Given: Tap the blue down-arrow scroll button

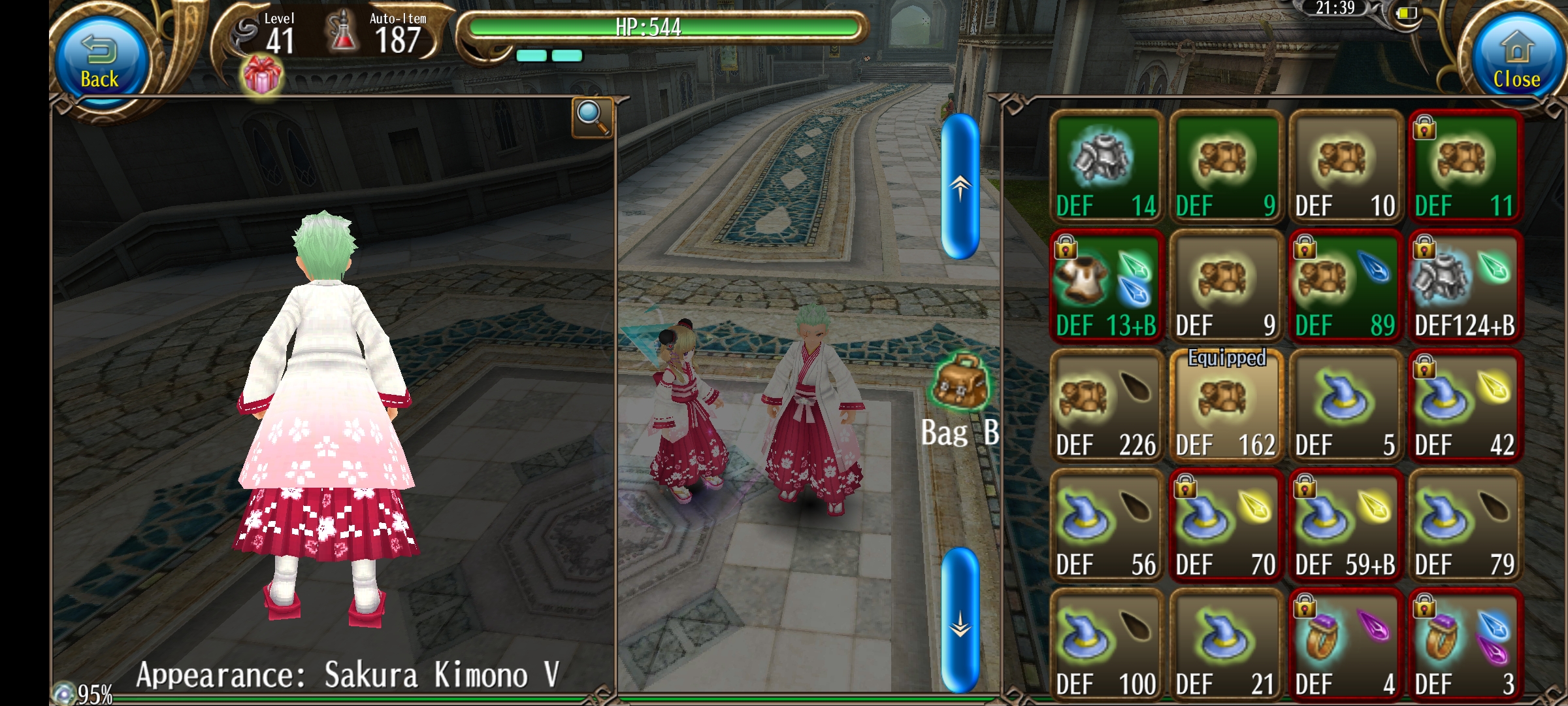Looking at the screenshot, I should [960, 619].
